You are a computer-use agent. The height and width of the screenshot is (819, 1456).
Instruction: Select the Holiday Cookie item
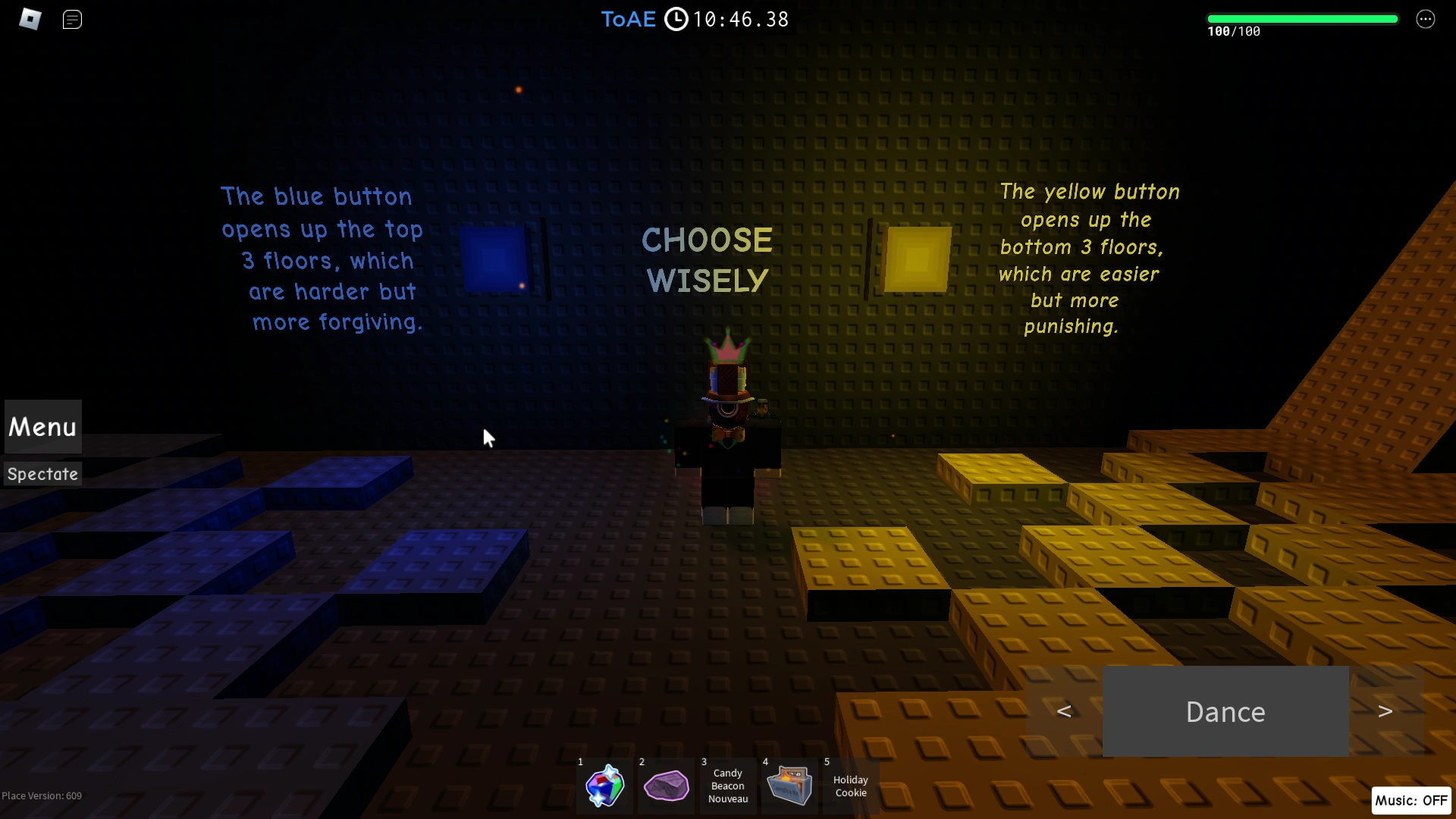tap(850, 786)
